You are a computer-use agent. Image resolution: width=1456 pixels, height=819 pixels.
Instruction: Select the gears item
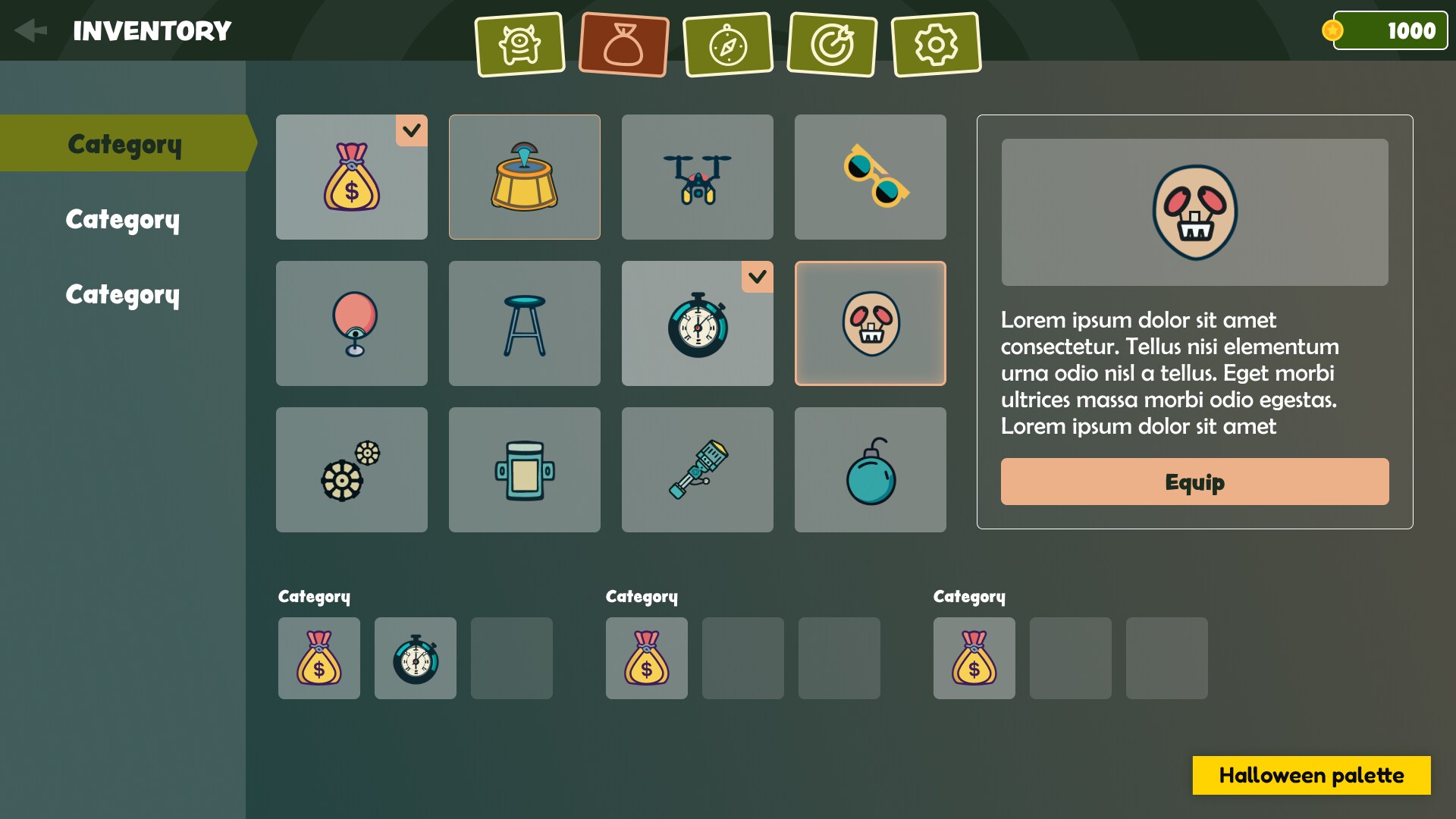(351, 469)
